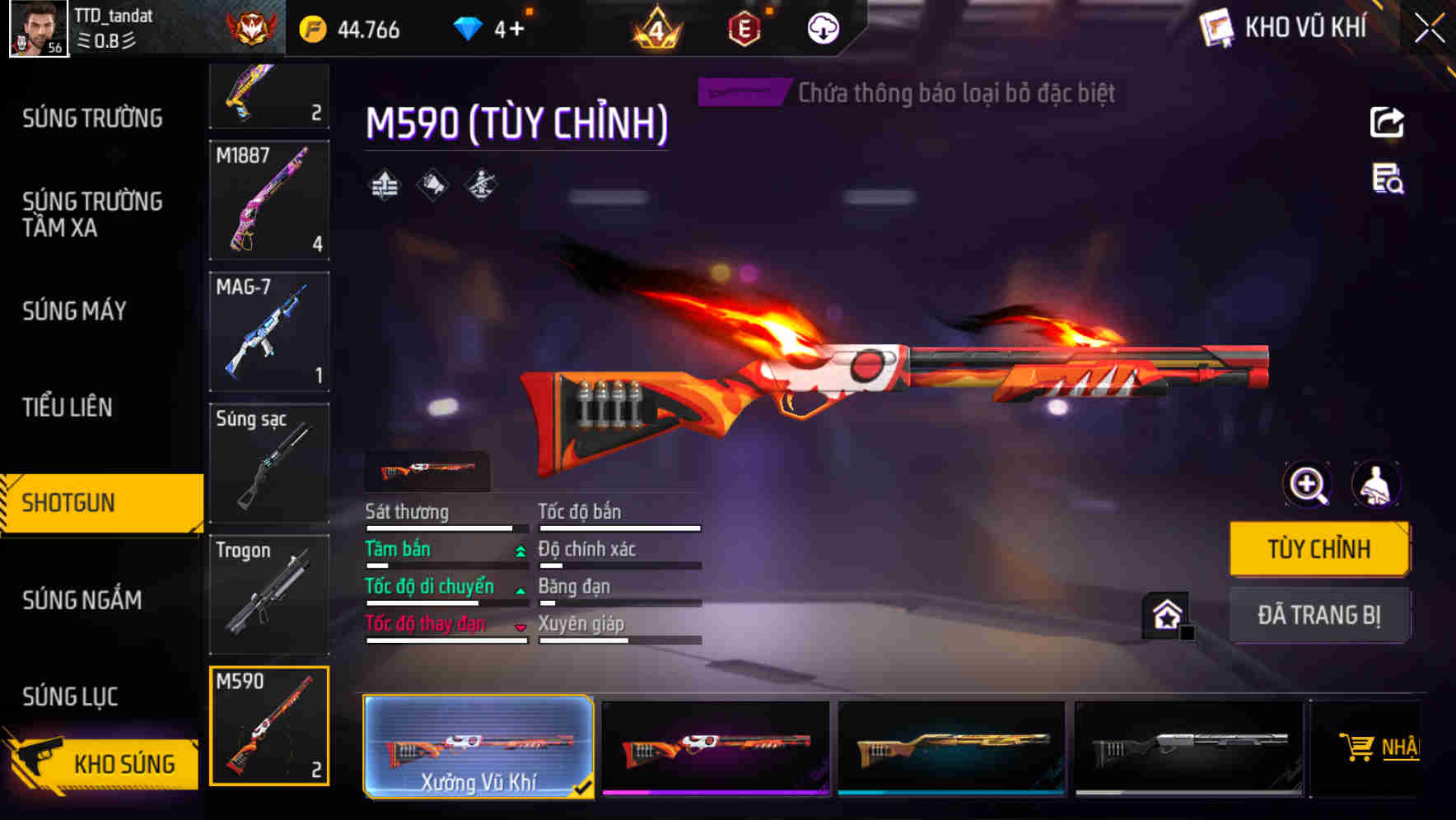
Task: Open the share icon near Kho Vũ Khí
Action: (1387, 122)
